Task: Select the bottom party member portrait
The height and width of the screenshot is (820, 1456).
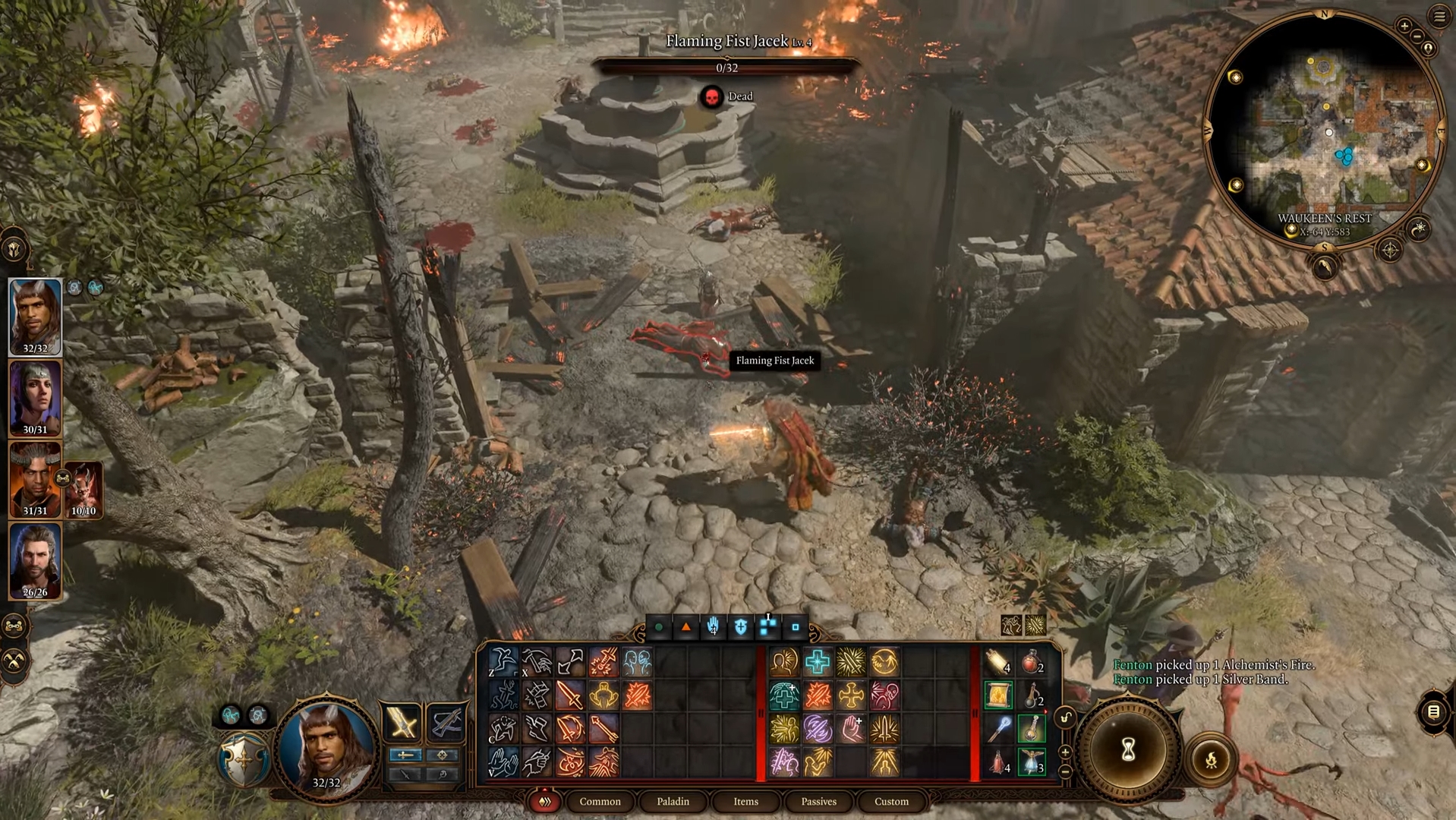Action: point(35,560)
